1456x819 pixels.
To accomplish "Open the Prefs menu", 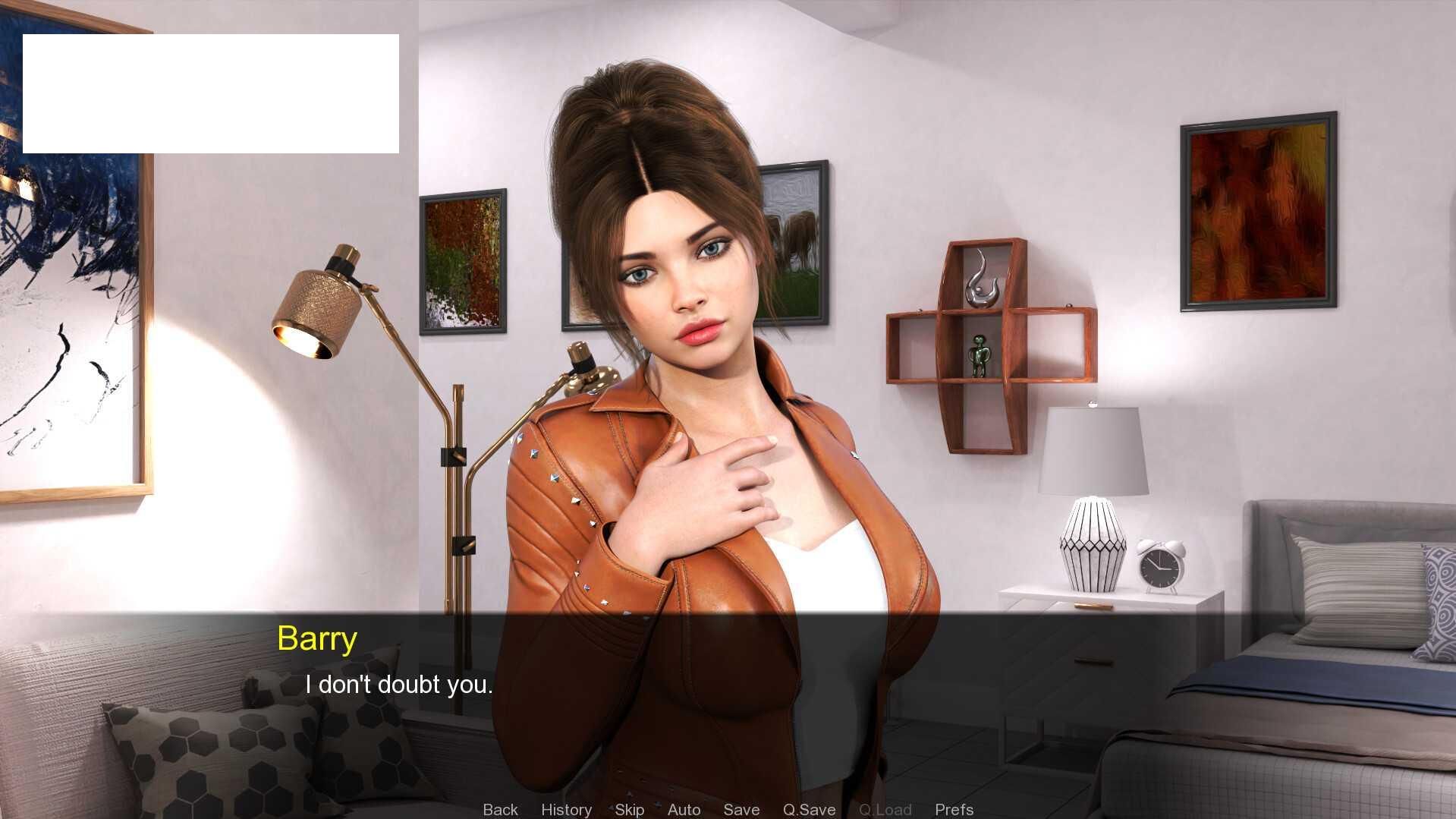I will (954, 809).
